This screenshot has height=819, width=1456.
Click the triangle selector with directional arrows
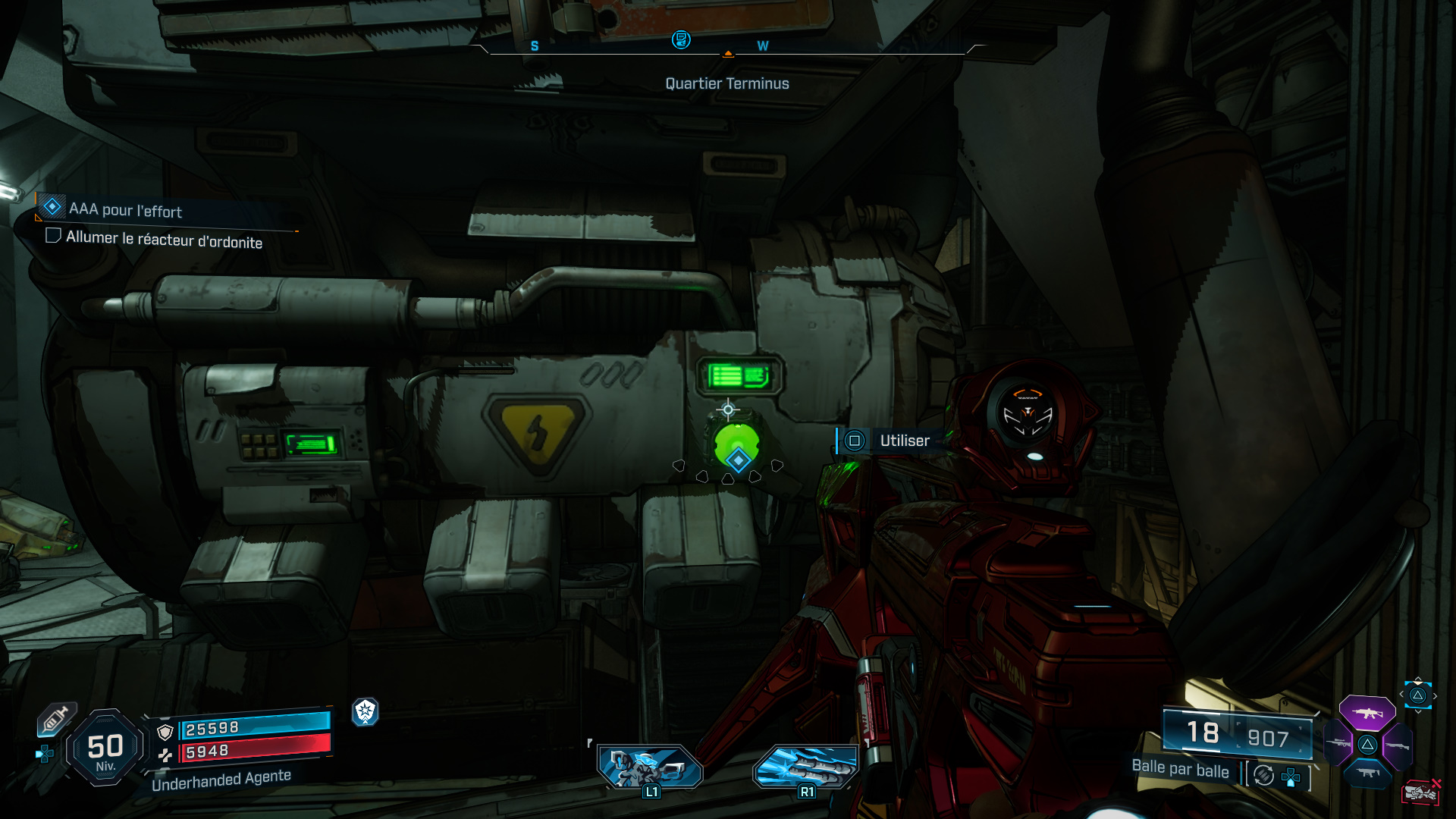point(1417,695)
